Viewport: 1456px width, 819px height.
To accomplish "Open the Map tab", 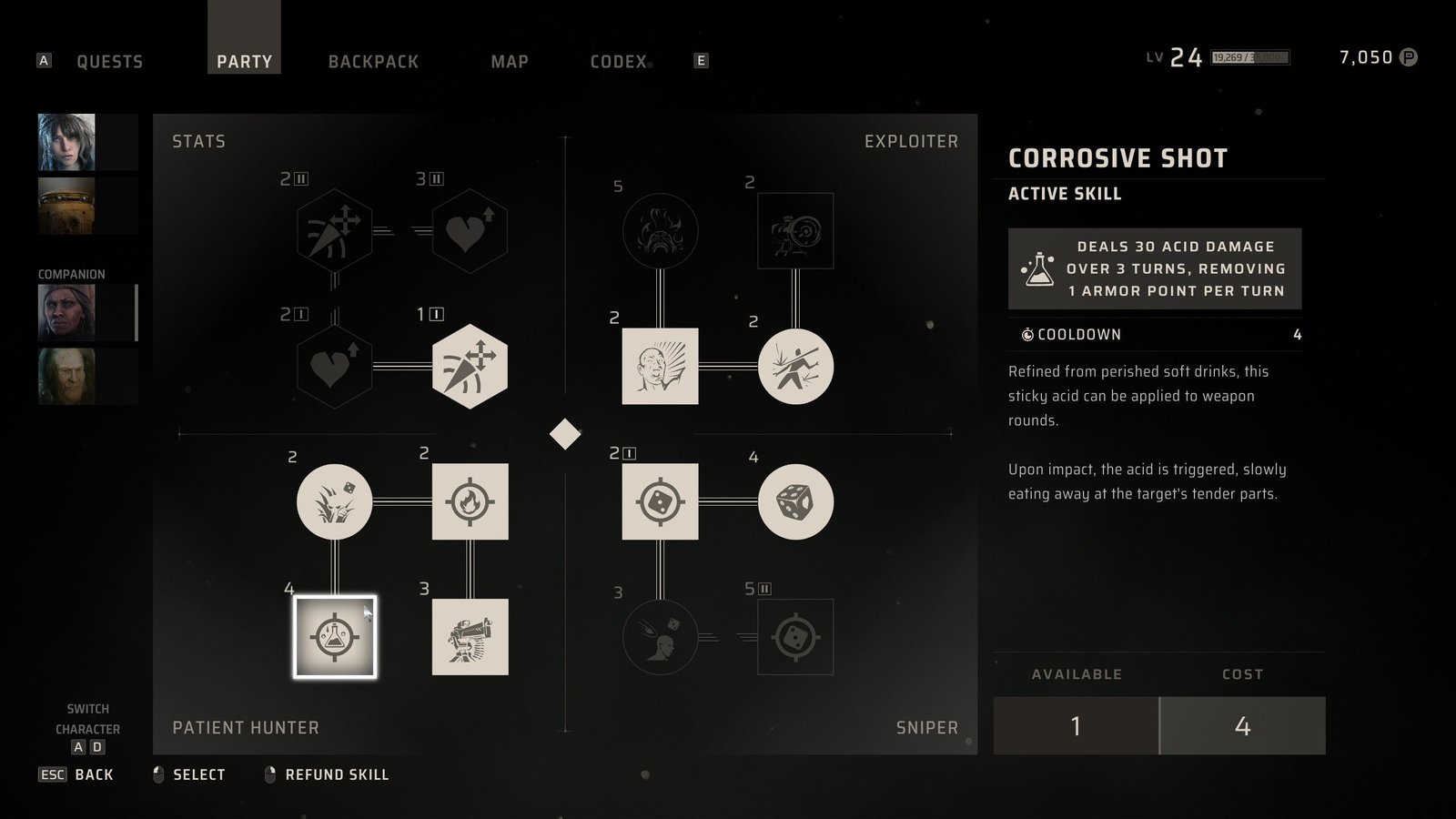I will pyautogui.click(x=510, y=62).
